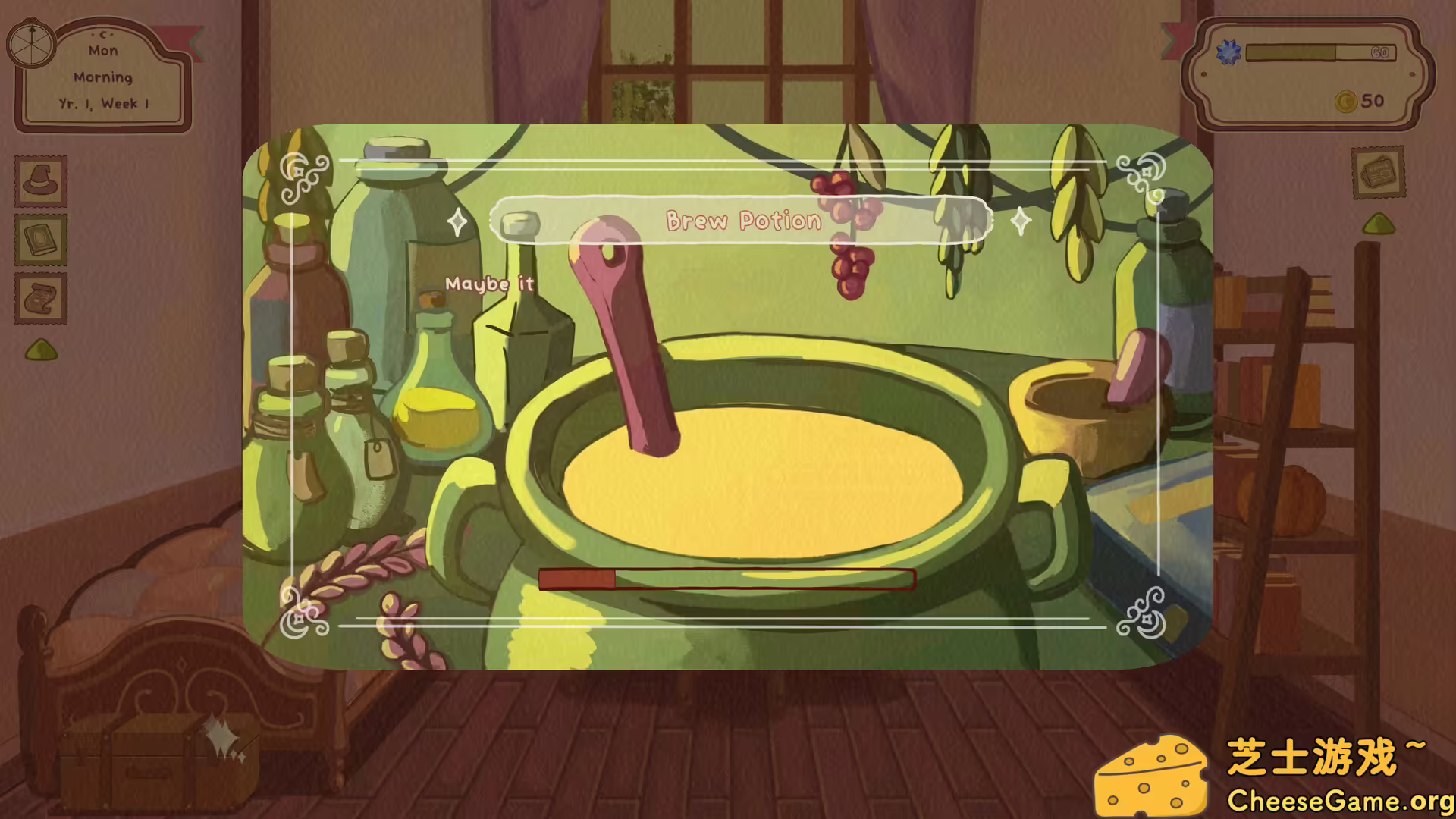This screenshot has height=819, width=1456.
Task: Select the Brew Potion title tab
Action: (x=743, y=220)
